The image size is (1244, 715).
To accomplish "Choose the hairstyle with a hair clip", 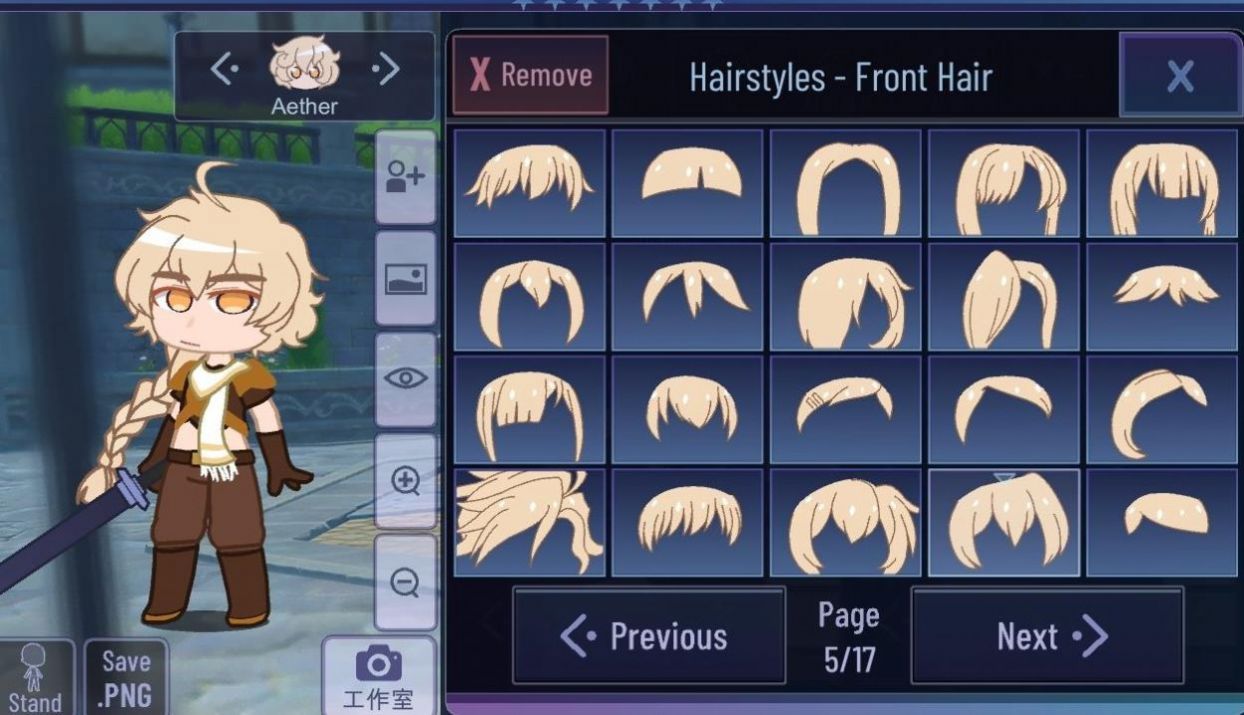I will click(x=846, y=409).
